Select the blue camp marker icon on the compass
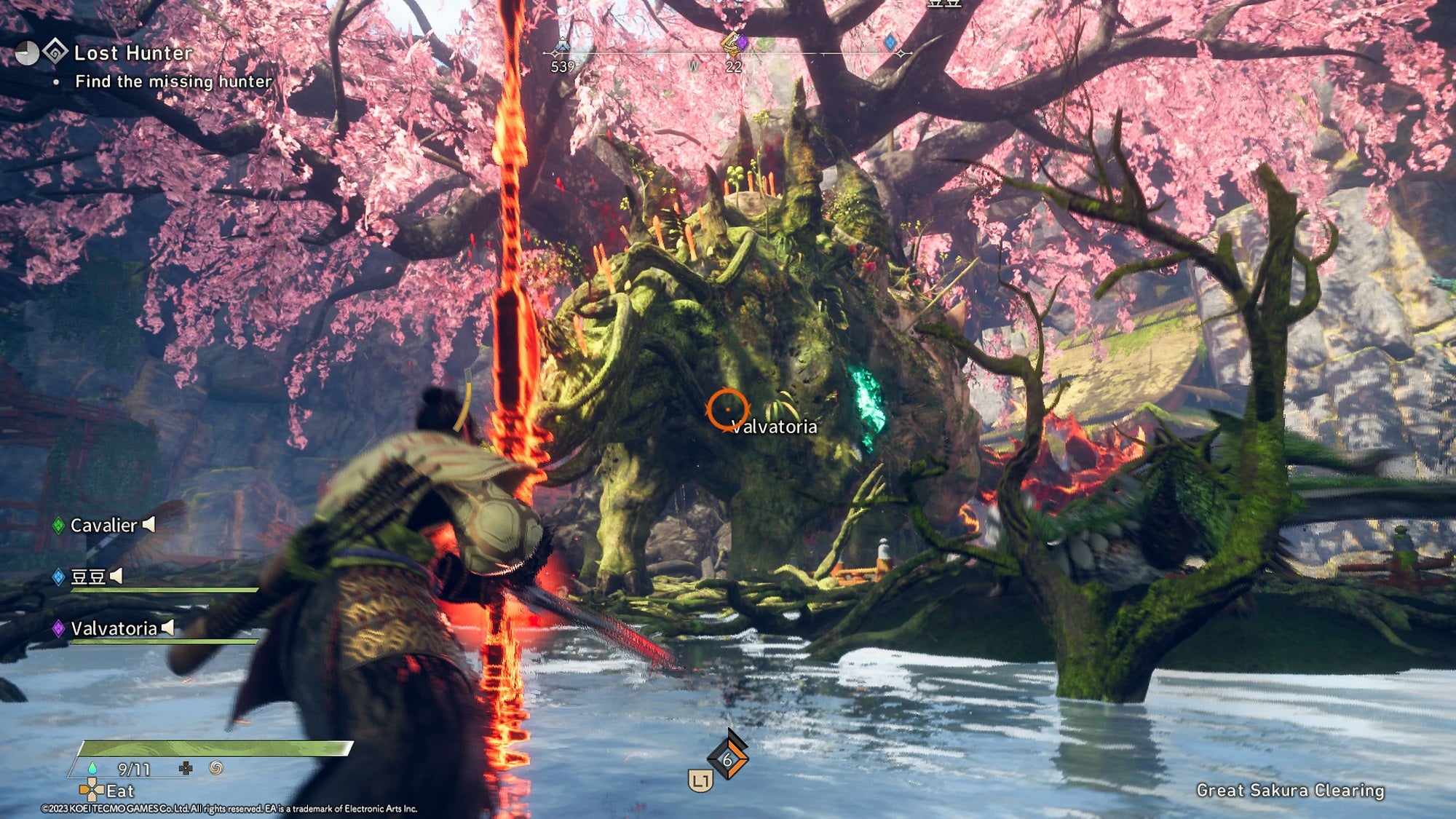This screenshot has width=1456, height=819. [562, 45]
